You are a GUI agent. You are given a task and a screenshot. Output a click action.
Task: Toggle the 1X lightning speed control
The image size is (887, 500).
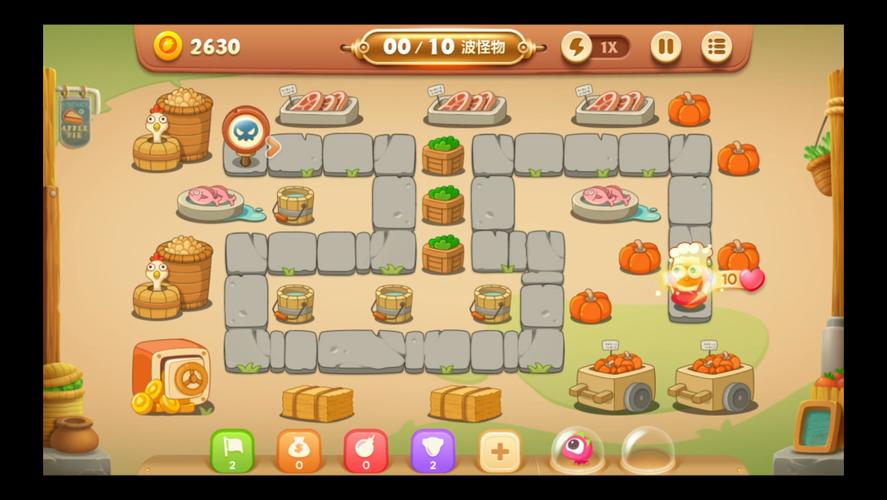(x=595, y=46)
